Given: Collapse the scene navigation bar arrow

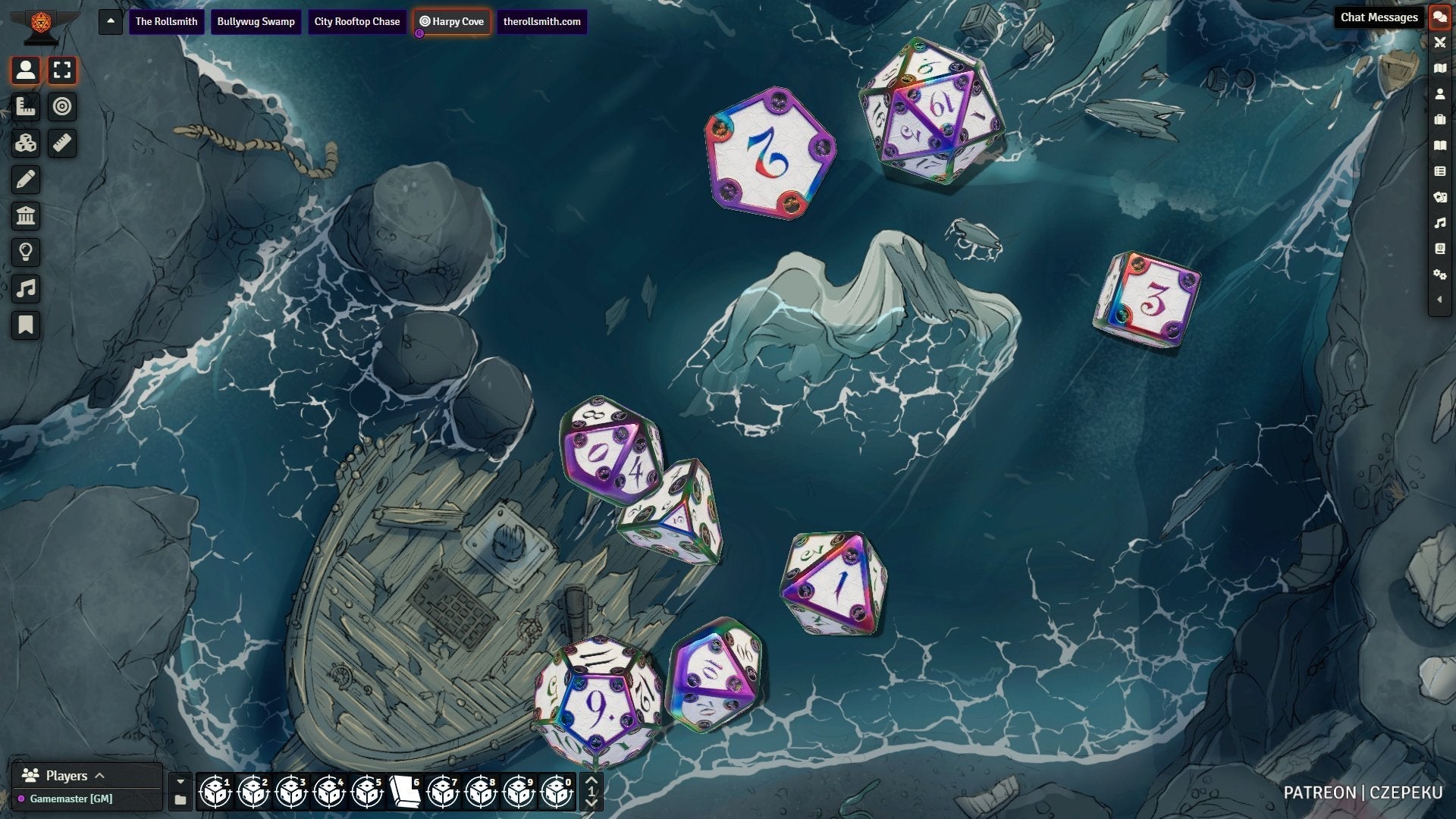Looking at the screenshot, I should tap(111, 21).
